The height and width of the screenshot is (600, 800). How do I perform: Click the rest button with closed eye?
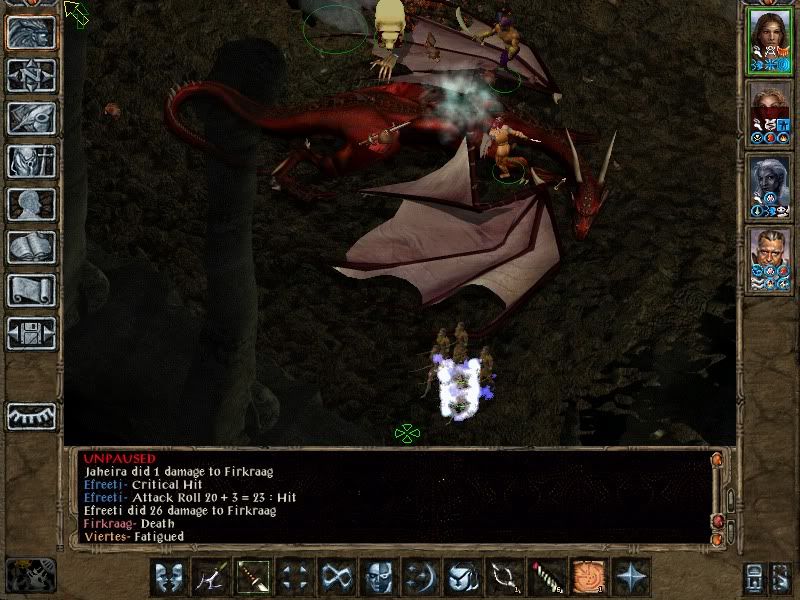pos(32,416)
